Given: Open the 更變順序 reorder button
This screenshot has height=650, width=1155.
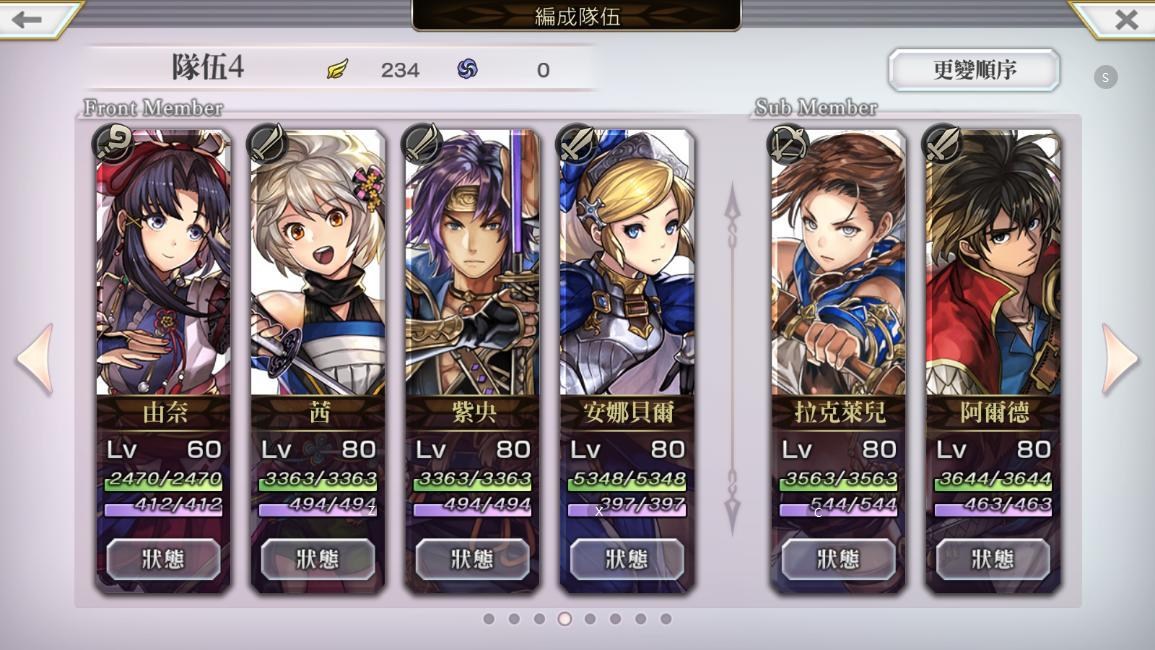Looking at the screenshot, I should coord(974,70).
